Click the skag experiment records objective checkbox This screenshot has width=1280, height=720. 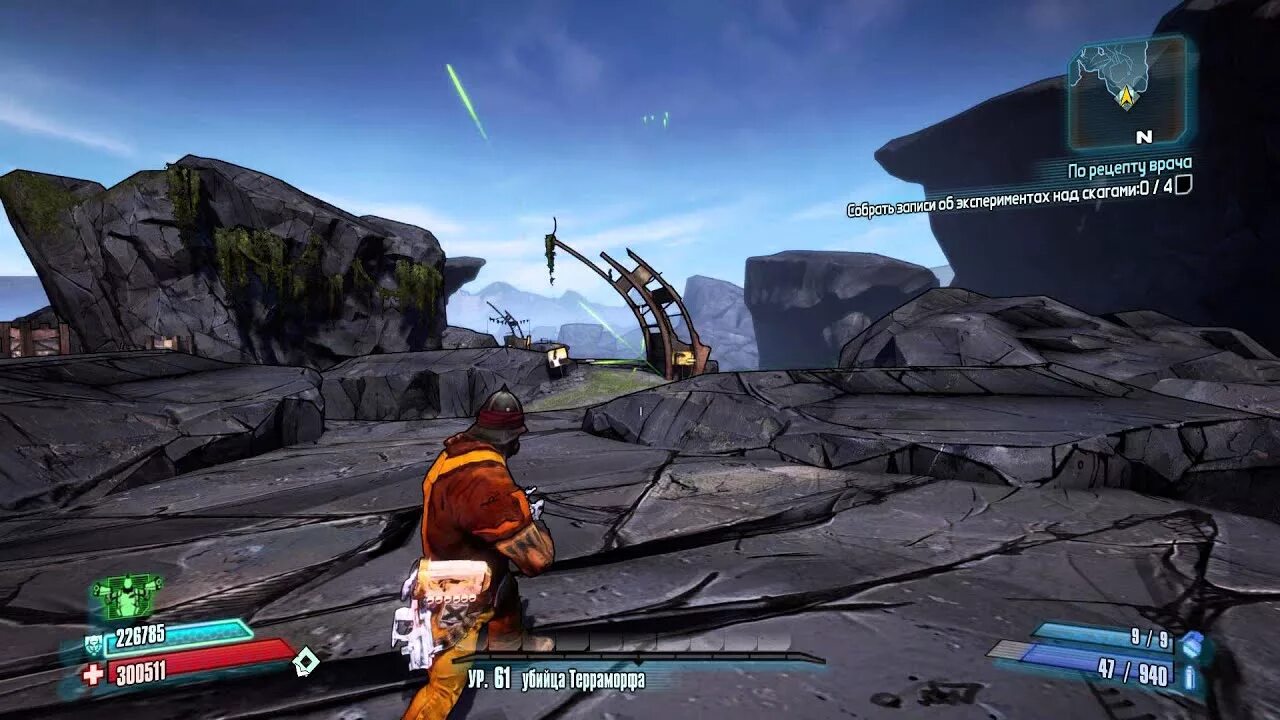coord(1183,185)
